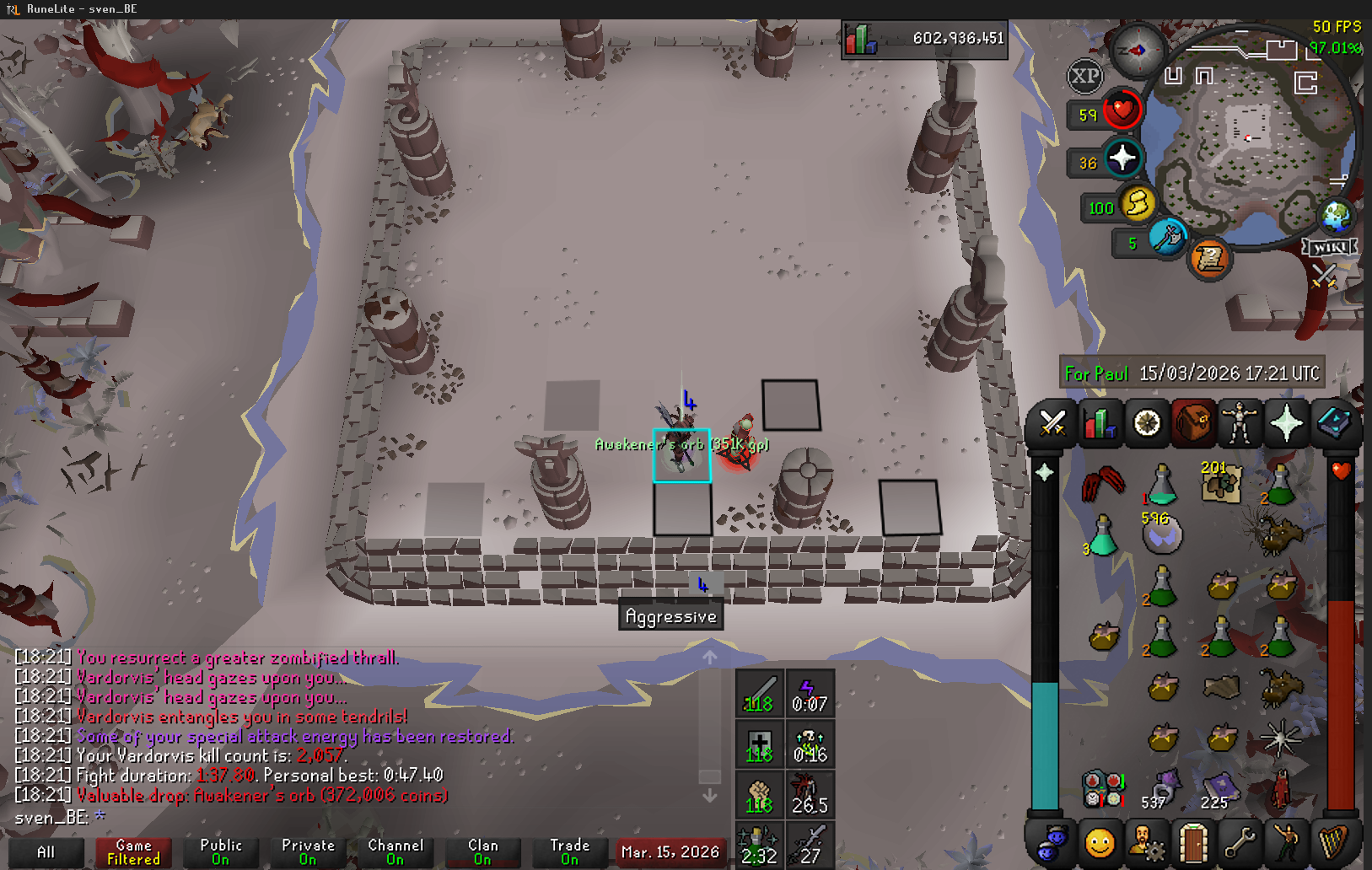Open the Spellbook tab
The height and width of the screenshot is (870, 1372).
coord(1334,423)
